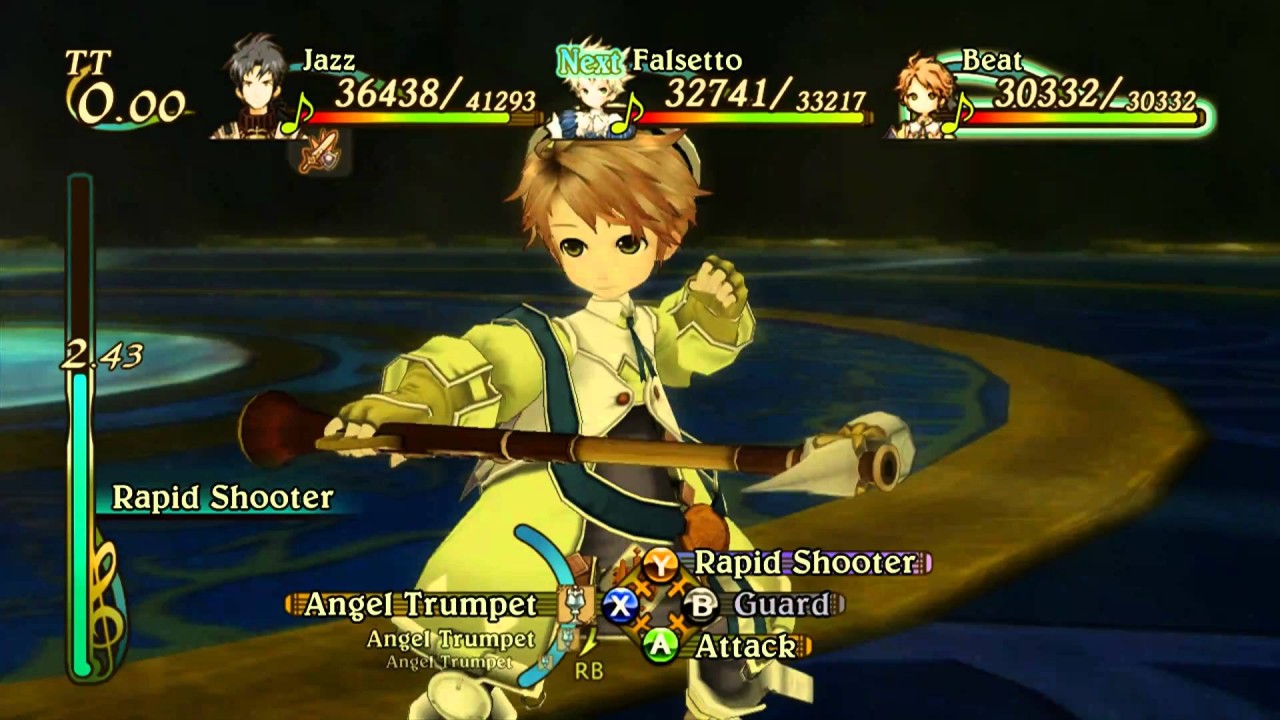
Task: Choose the Rapid Shooter special attack command
Action: click(x=804, y=563)
